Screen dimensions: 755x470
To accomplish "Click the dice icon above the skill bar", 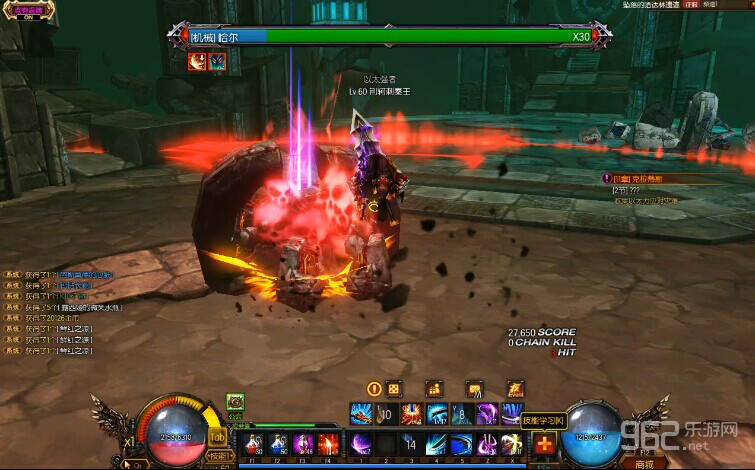I will point(394,388).
